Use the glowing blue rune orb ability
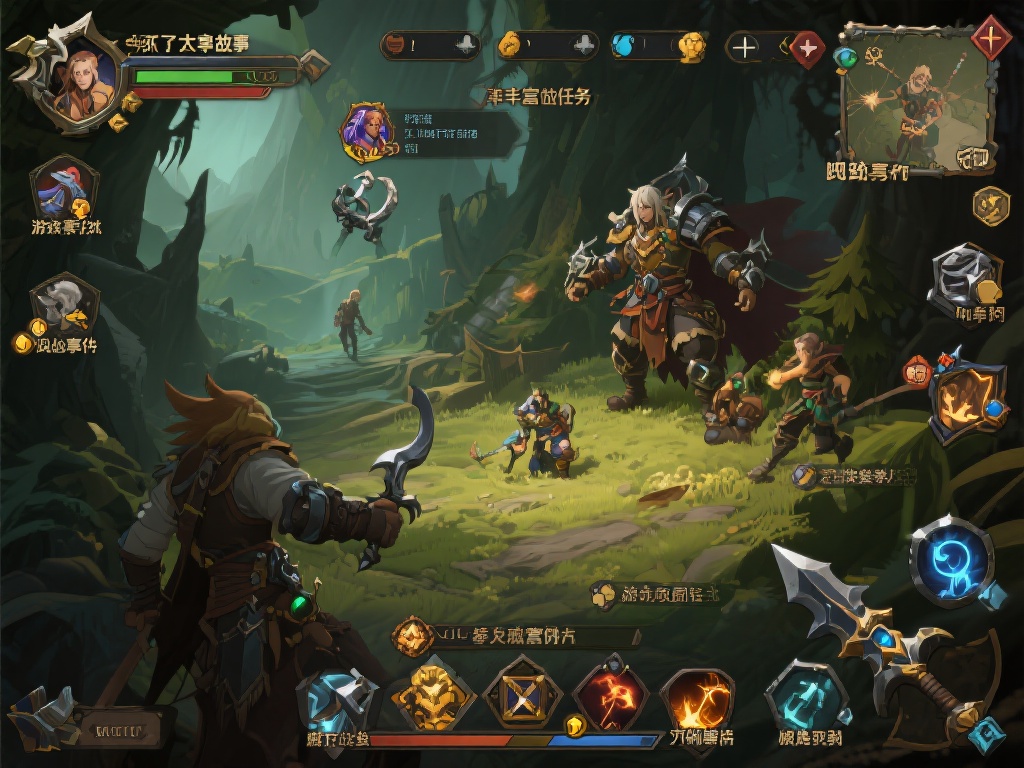This screenshot has height=768, width=1024. (950, 560)
